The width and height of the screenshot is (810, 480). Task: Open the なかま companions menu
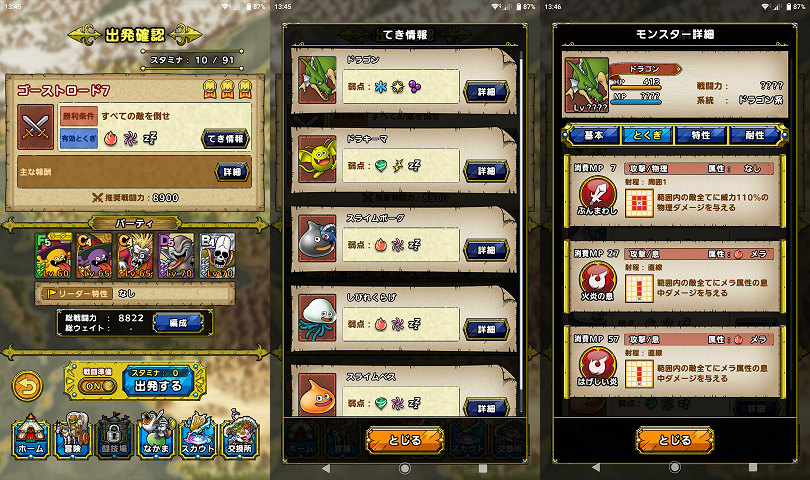(155, 438)
